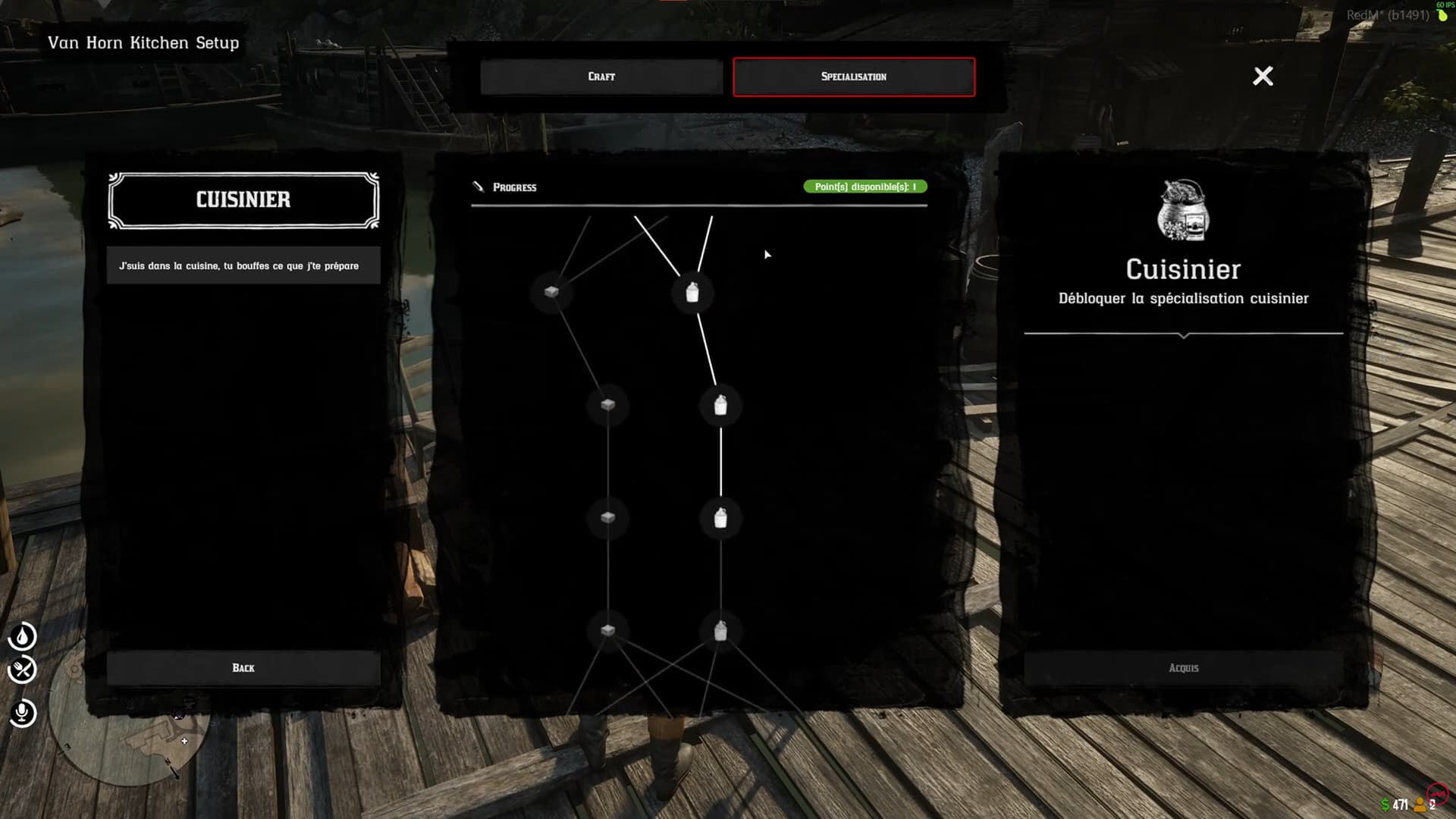Click the pencil icon next to Progress

[x=479, y=186]
